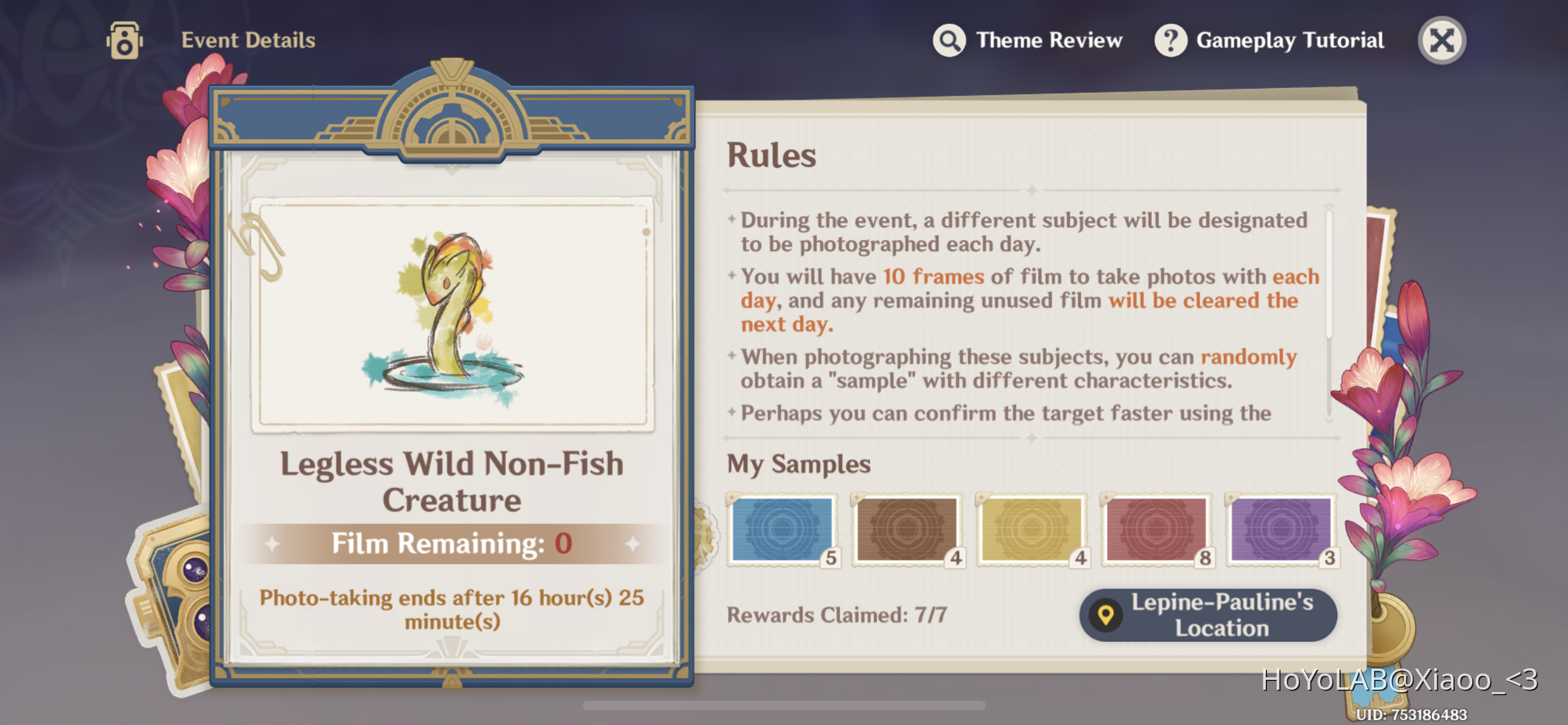Click the Event Details label
The width and height of the screenshot is (1568, 725).
point(248,40)
